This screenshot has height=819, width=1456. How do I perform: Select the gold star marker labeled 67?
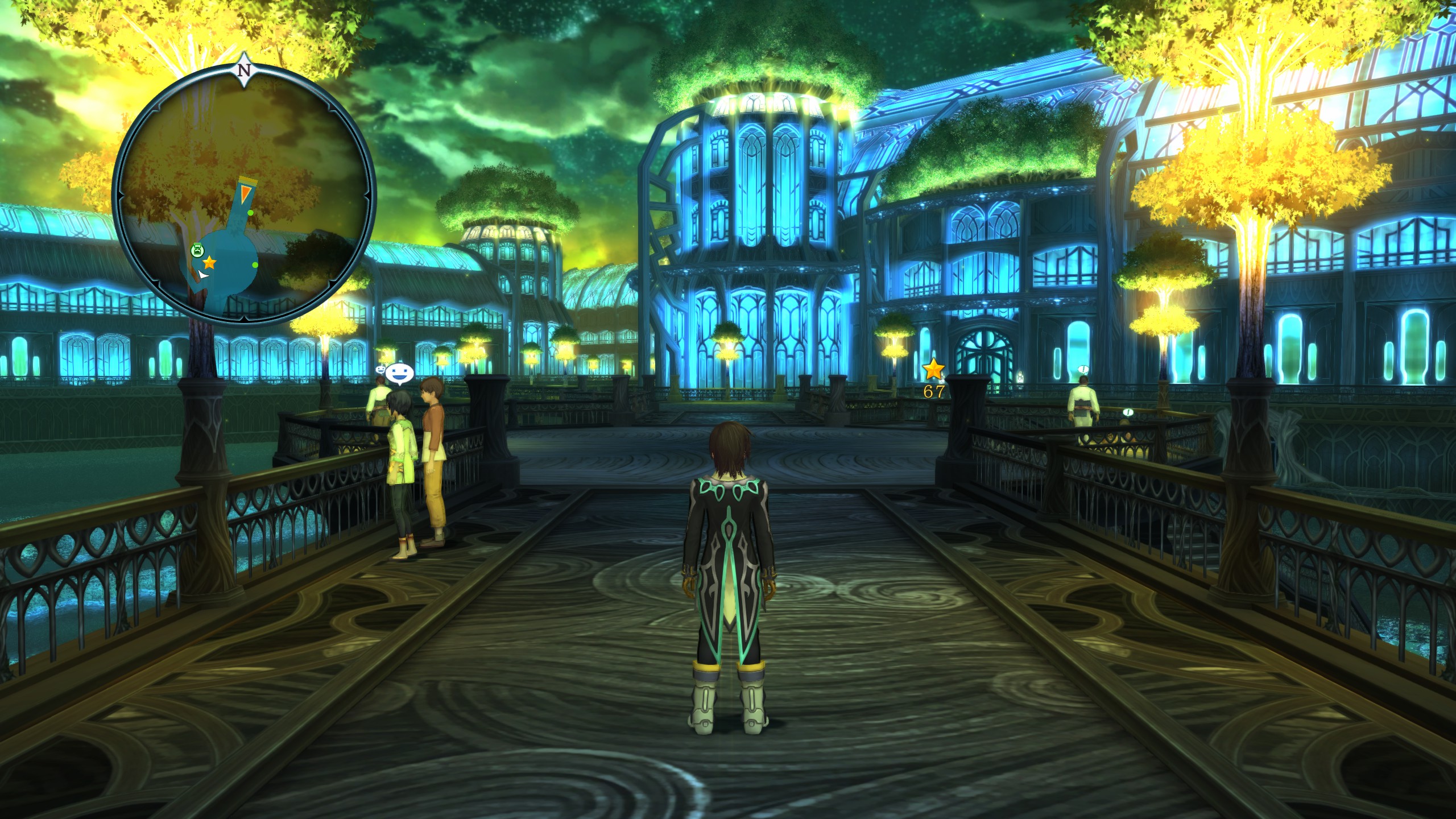coord(933,370)
